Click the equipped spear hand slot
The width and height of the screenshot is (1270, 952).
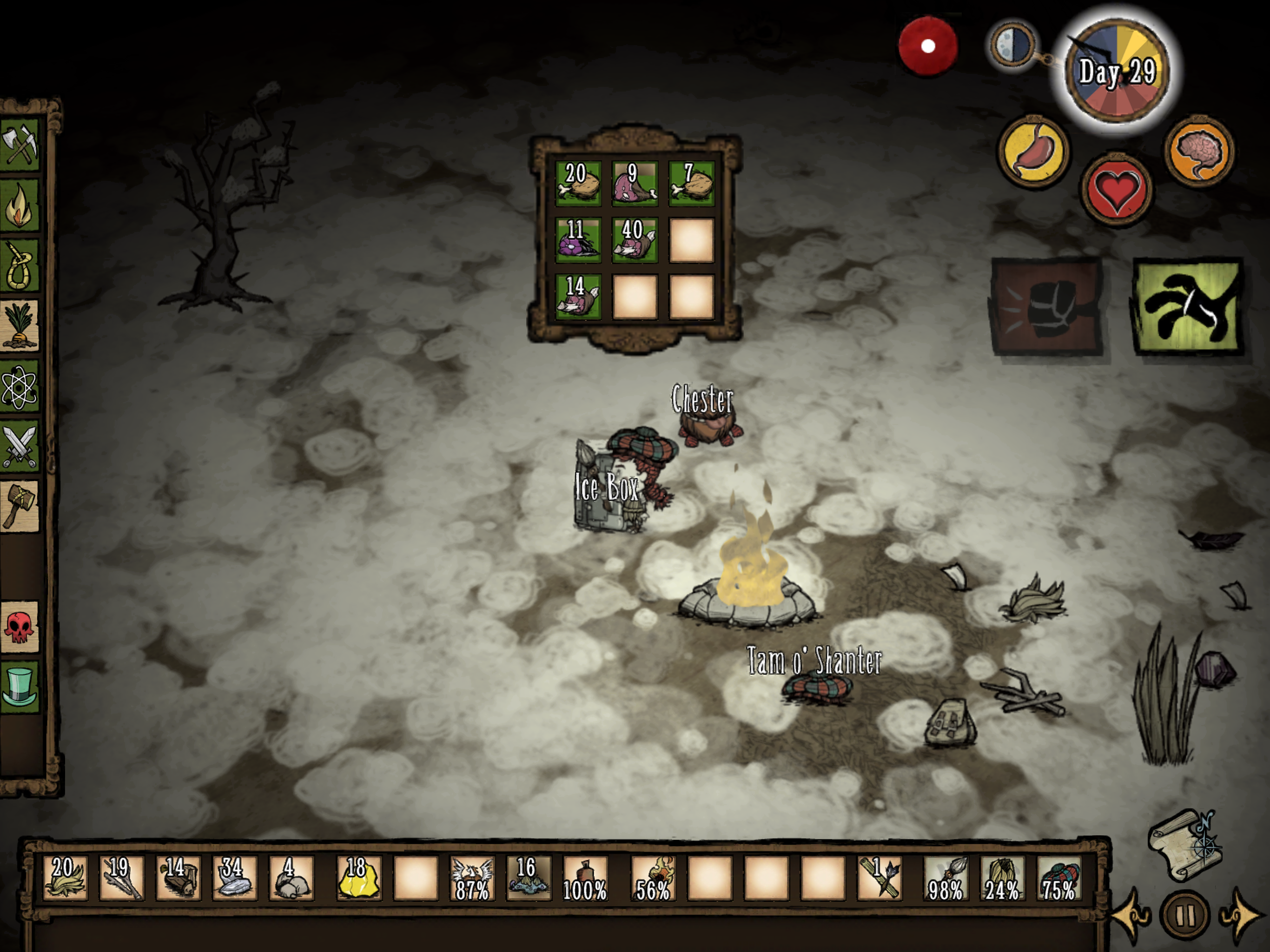(946, 878)
